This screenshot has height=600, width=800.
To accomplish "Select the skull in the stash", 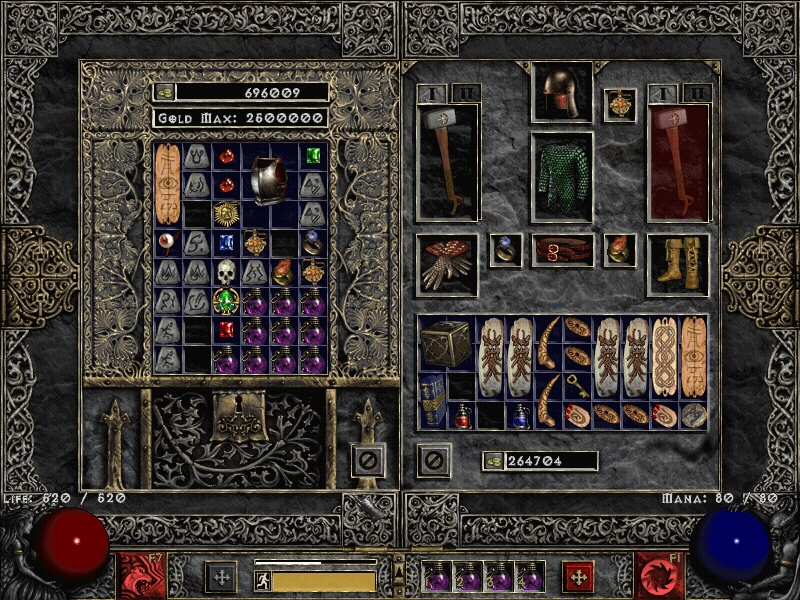I will [x=226, y=271].
